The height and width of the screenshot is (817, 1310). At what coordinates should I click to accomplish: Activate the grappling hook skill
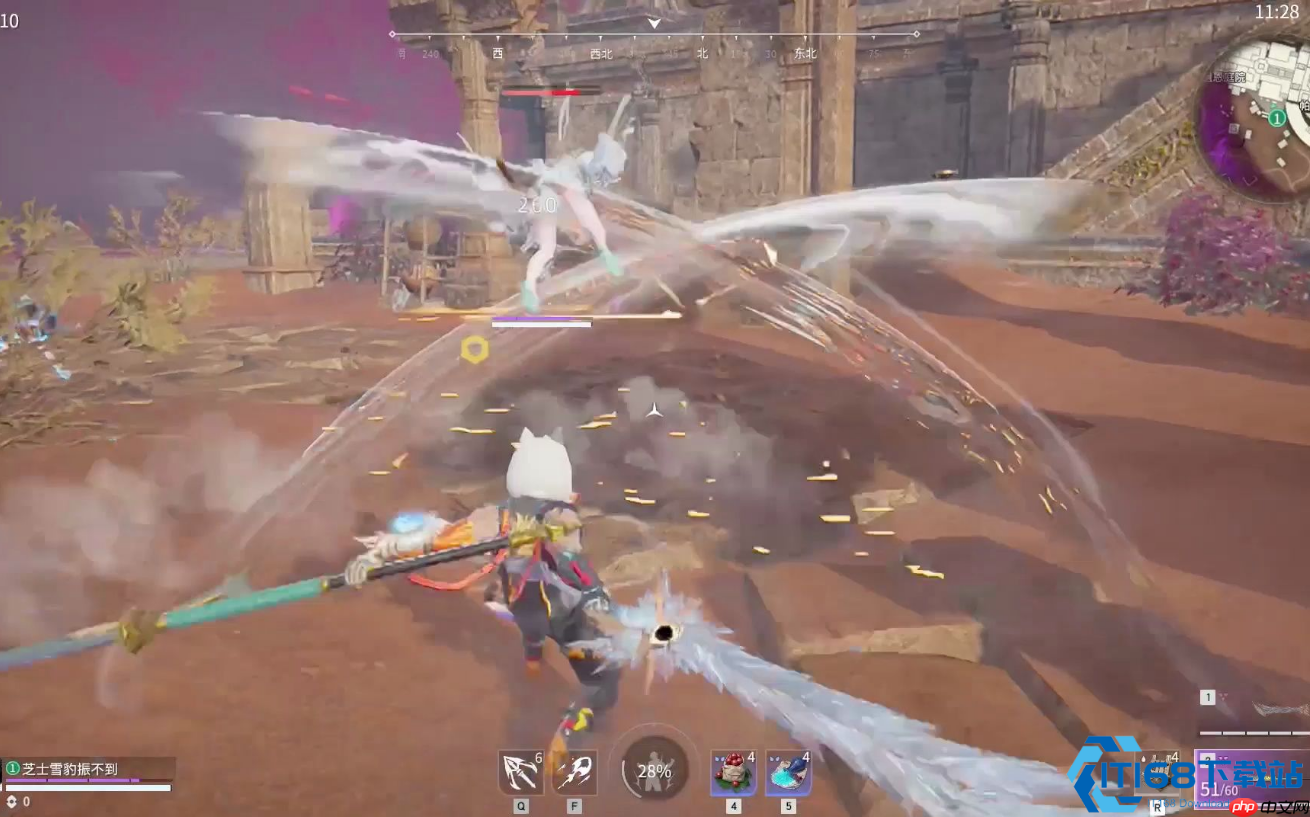[520, 773]
